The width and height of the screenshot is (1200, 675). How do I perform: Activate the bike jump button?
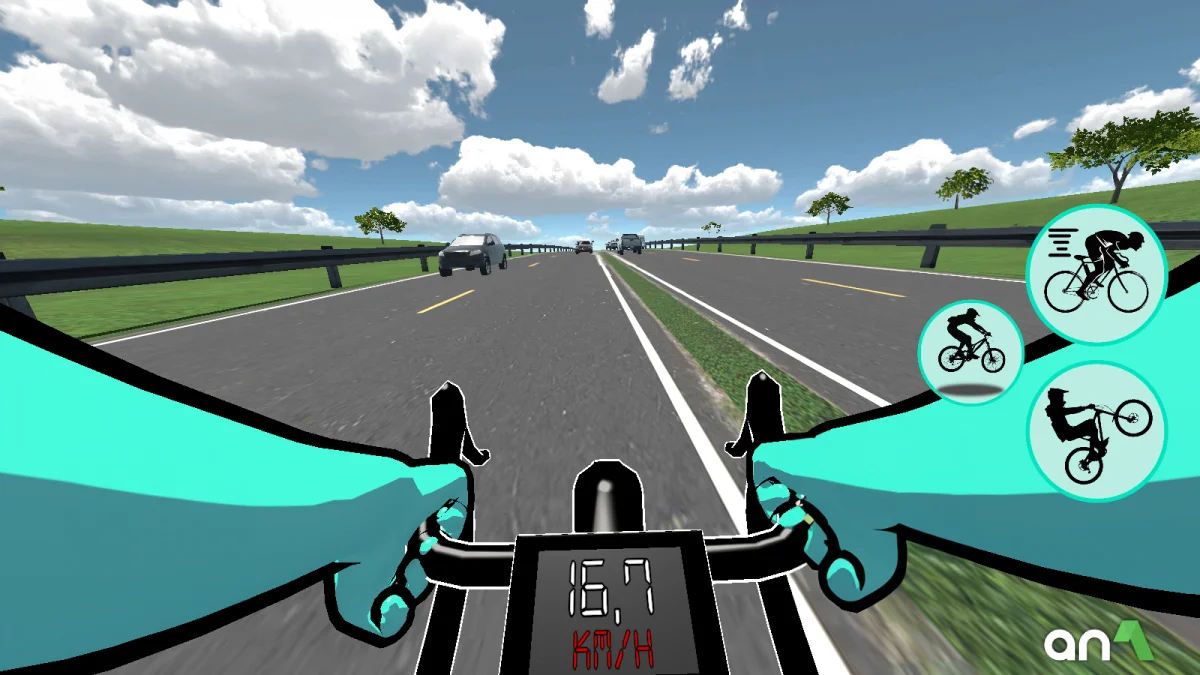[x=970, y=351]
